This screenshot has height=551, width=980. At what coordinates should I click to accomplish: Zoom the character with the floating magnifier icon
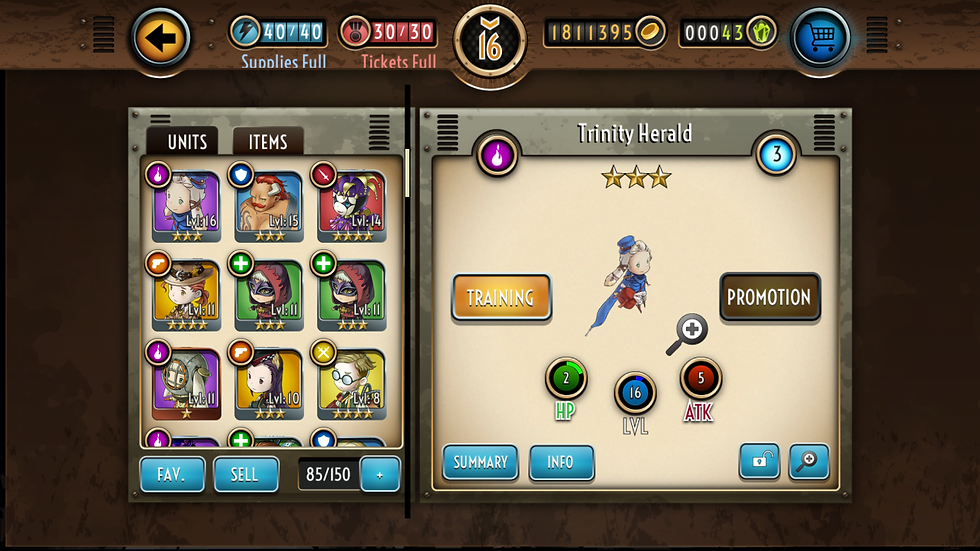pyautogui.click(x=688, y=332)
